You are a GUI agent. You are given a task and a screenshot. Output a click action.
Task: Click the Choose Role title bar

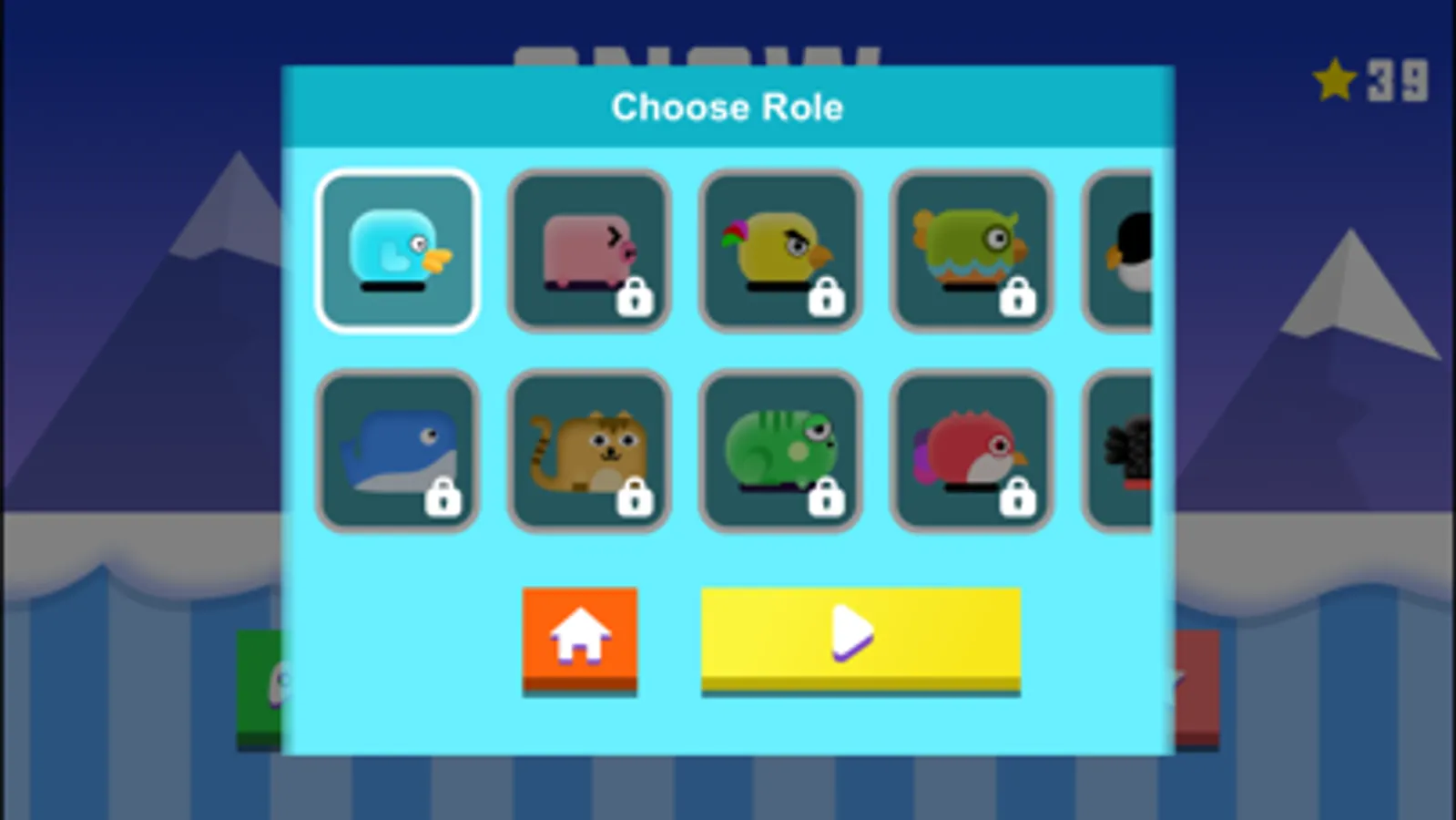point(728,107)
